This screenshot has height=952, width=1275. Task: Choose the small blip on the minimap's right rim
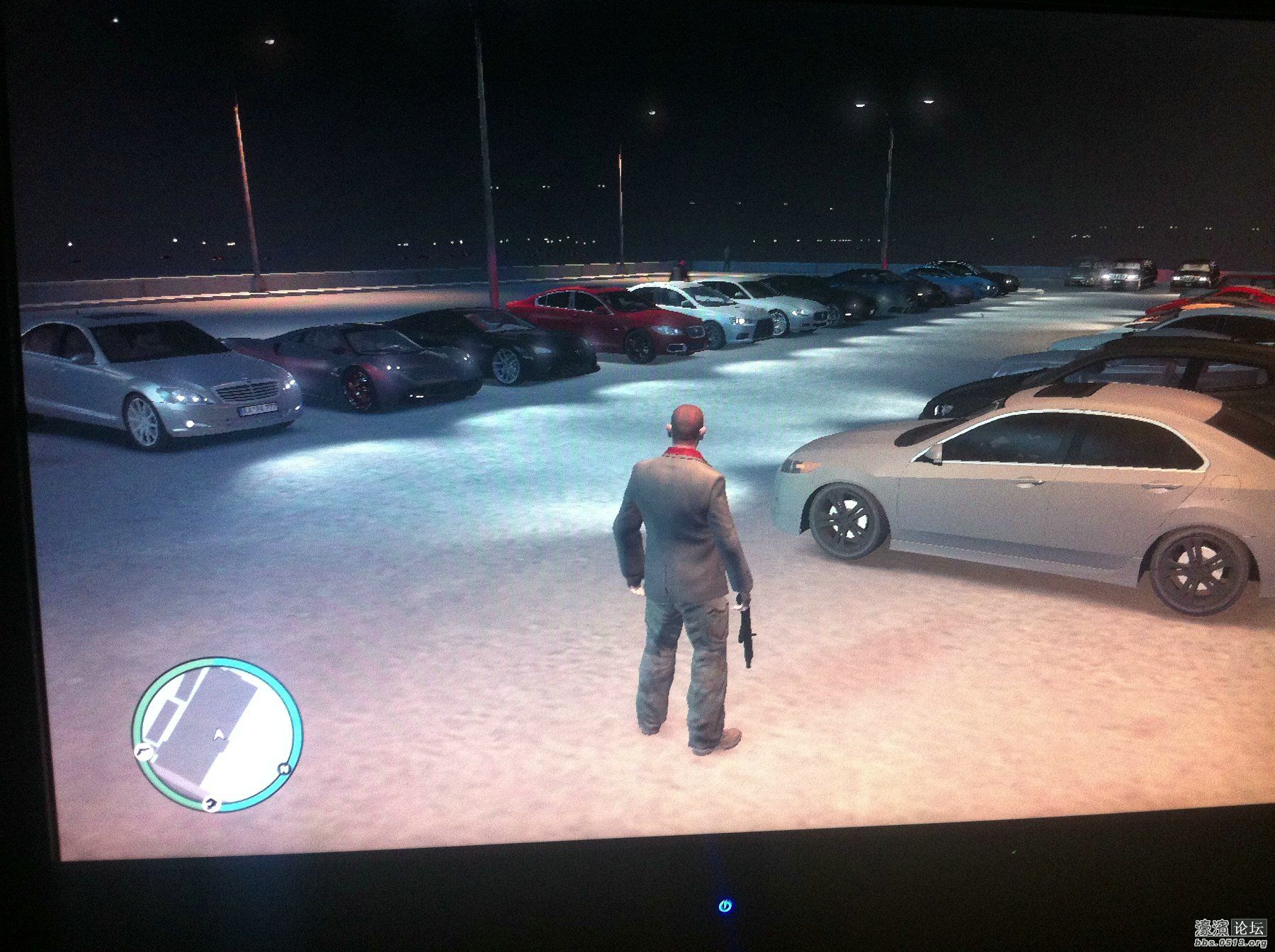pos(285,769)
